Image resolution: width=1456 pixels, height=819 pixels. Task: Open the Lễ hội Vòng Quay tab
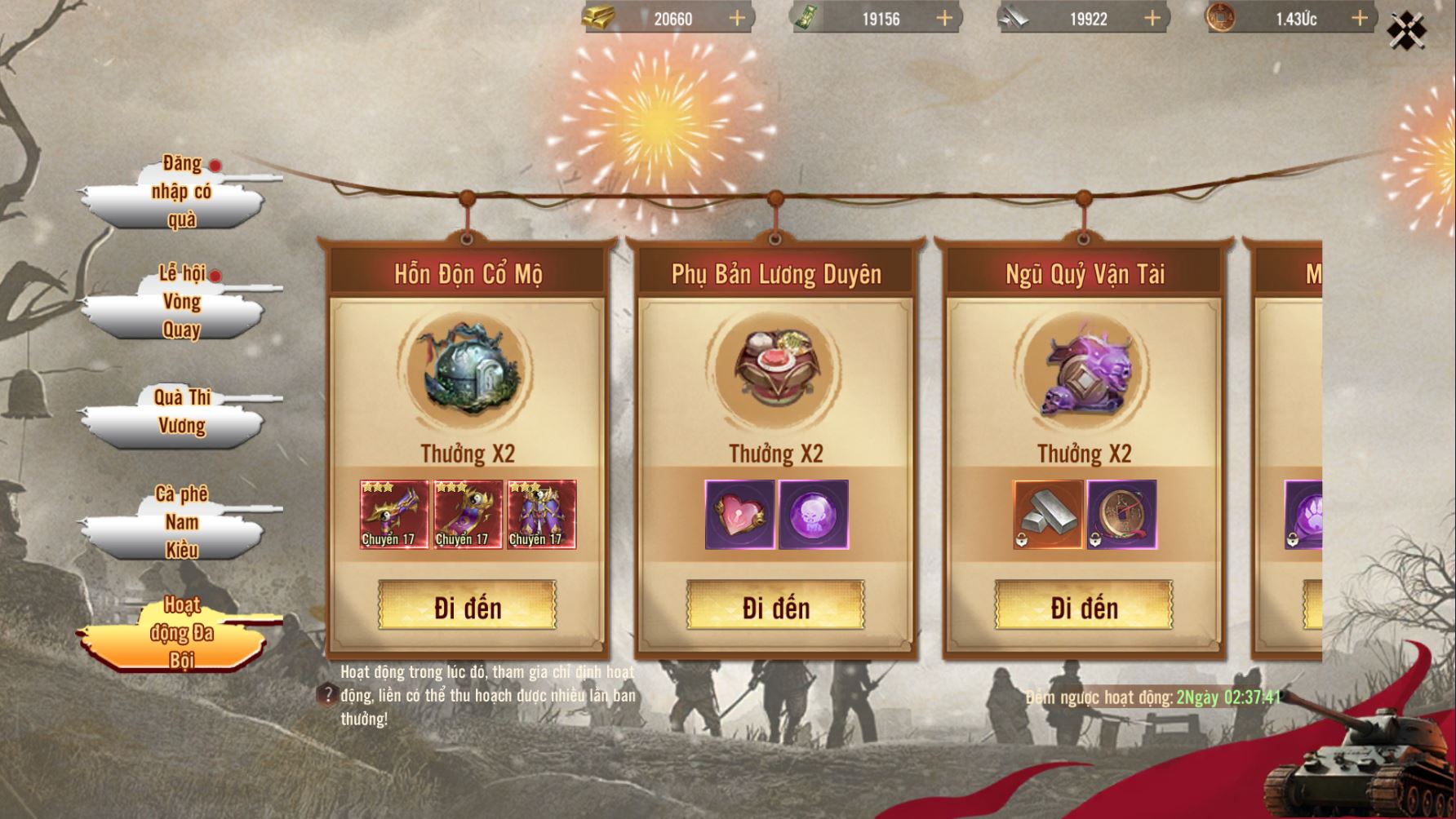click(181, 302)
